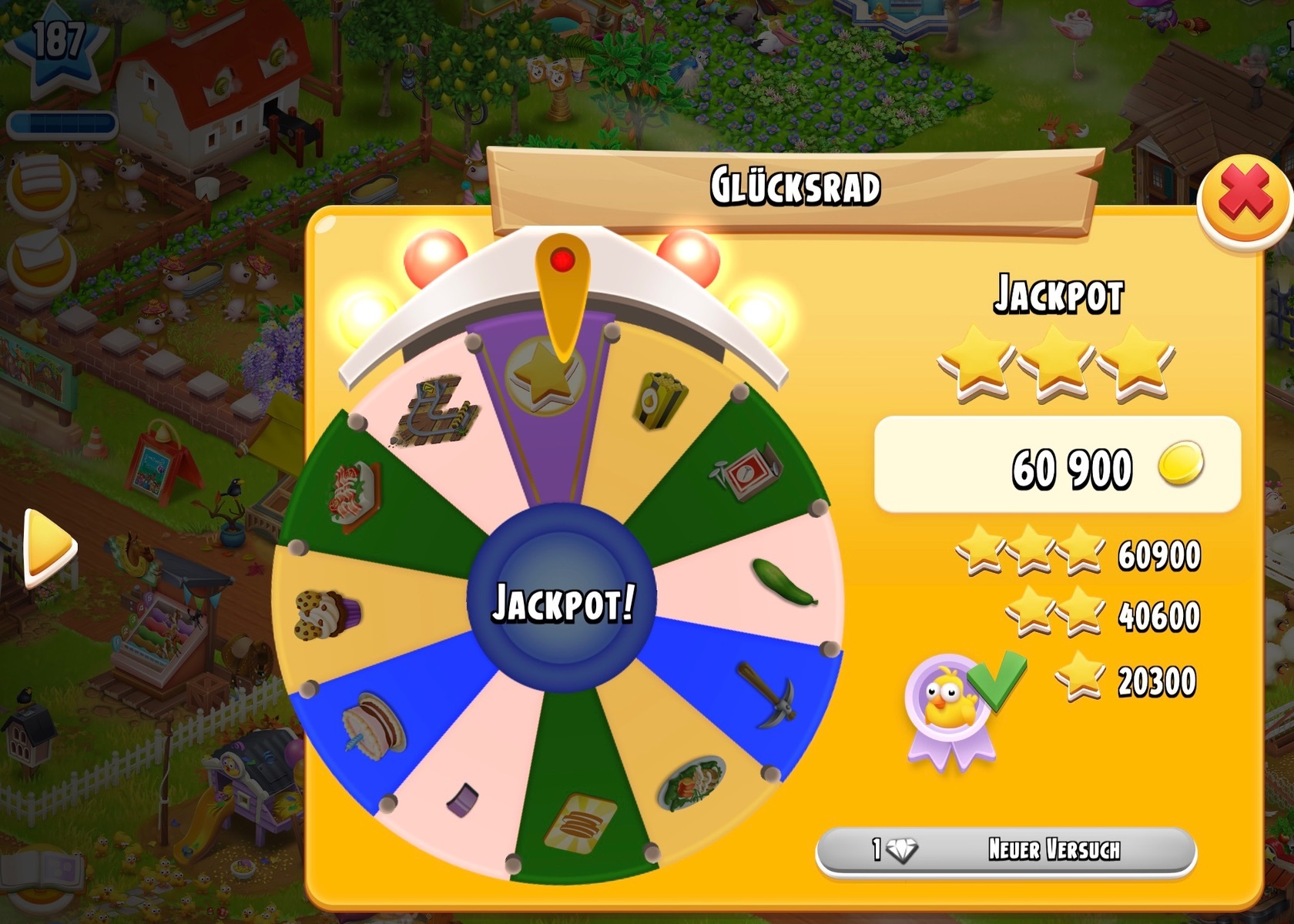Open the level 187 star badge
This screenshot has height=924, width=1294.
pos(55,46)
